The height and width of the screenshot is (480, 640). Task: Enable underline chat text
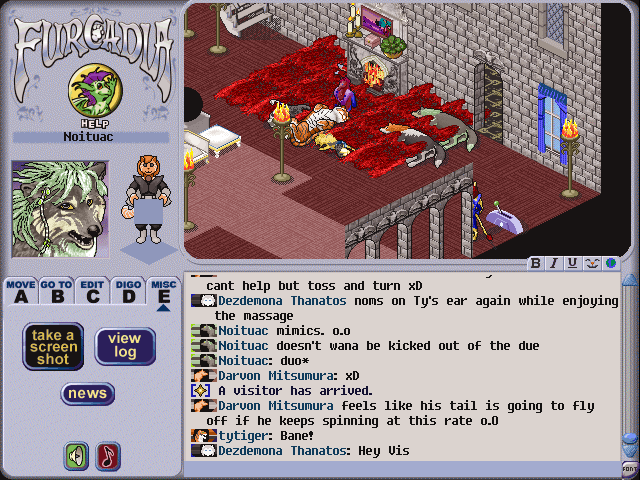(x=572, y=263)
